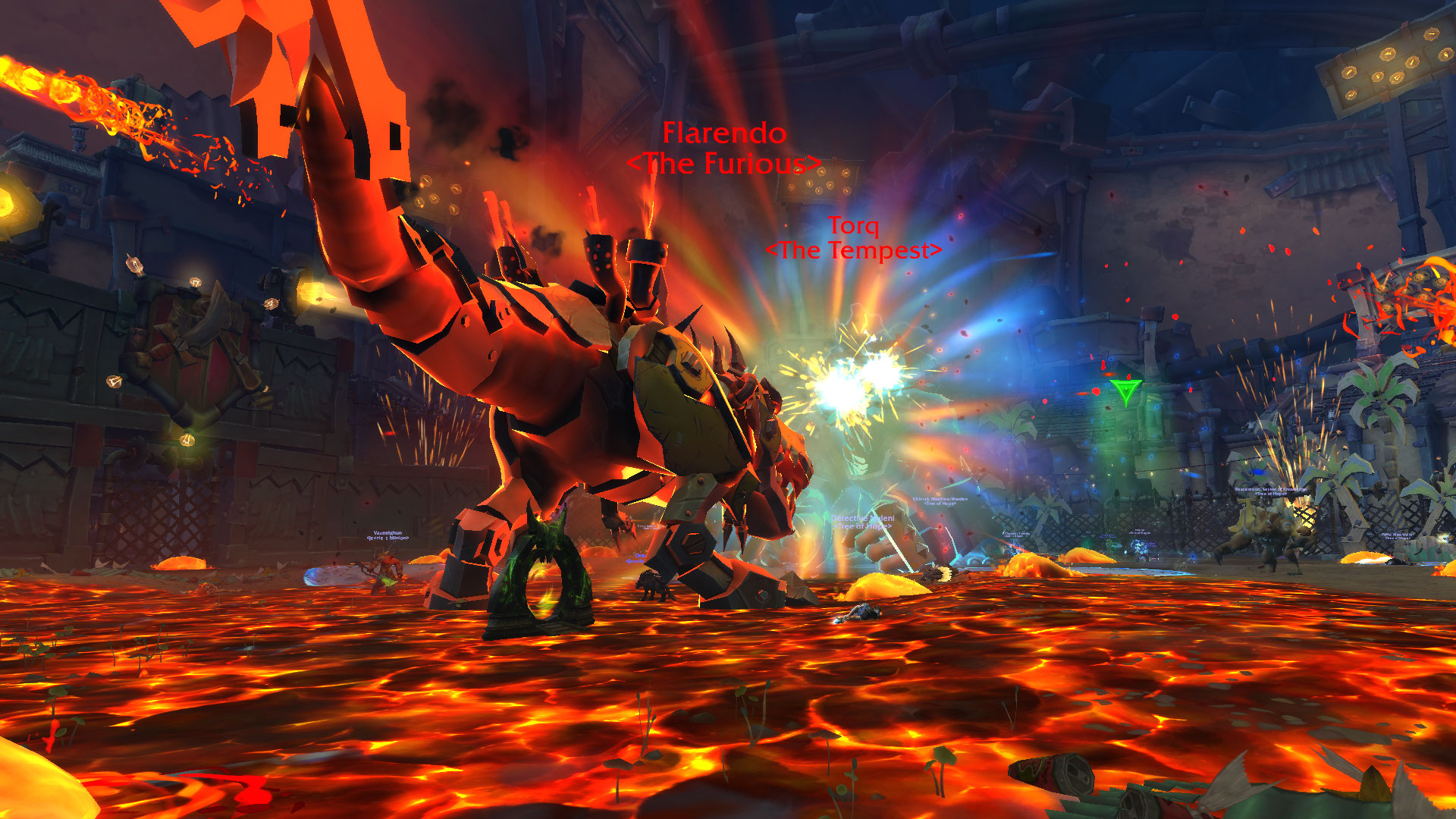Click the green triangle world marker
The width and height of the screenshot is (1456, 819).
coord(1125,391)
